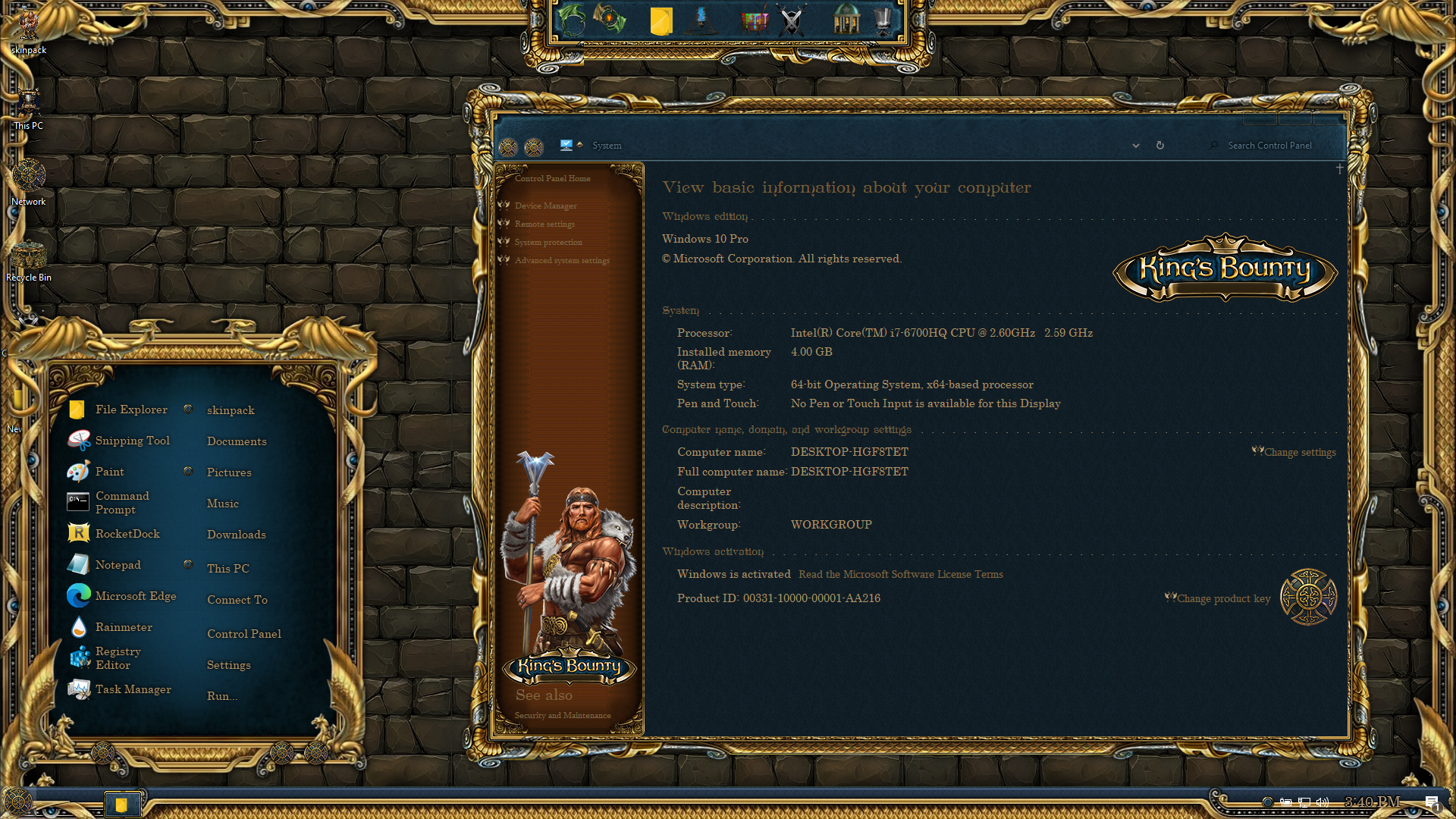Launch Microsoft Edge from the menu
1456x819 pixels.
[135, 596]
